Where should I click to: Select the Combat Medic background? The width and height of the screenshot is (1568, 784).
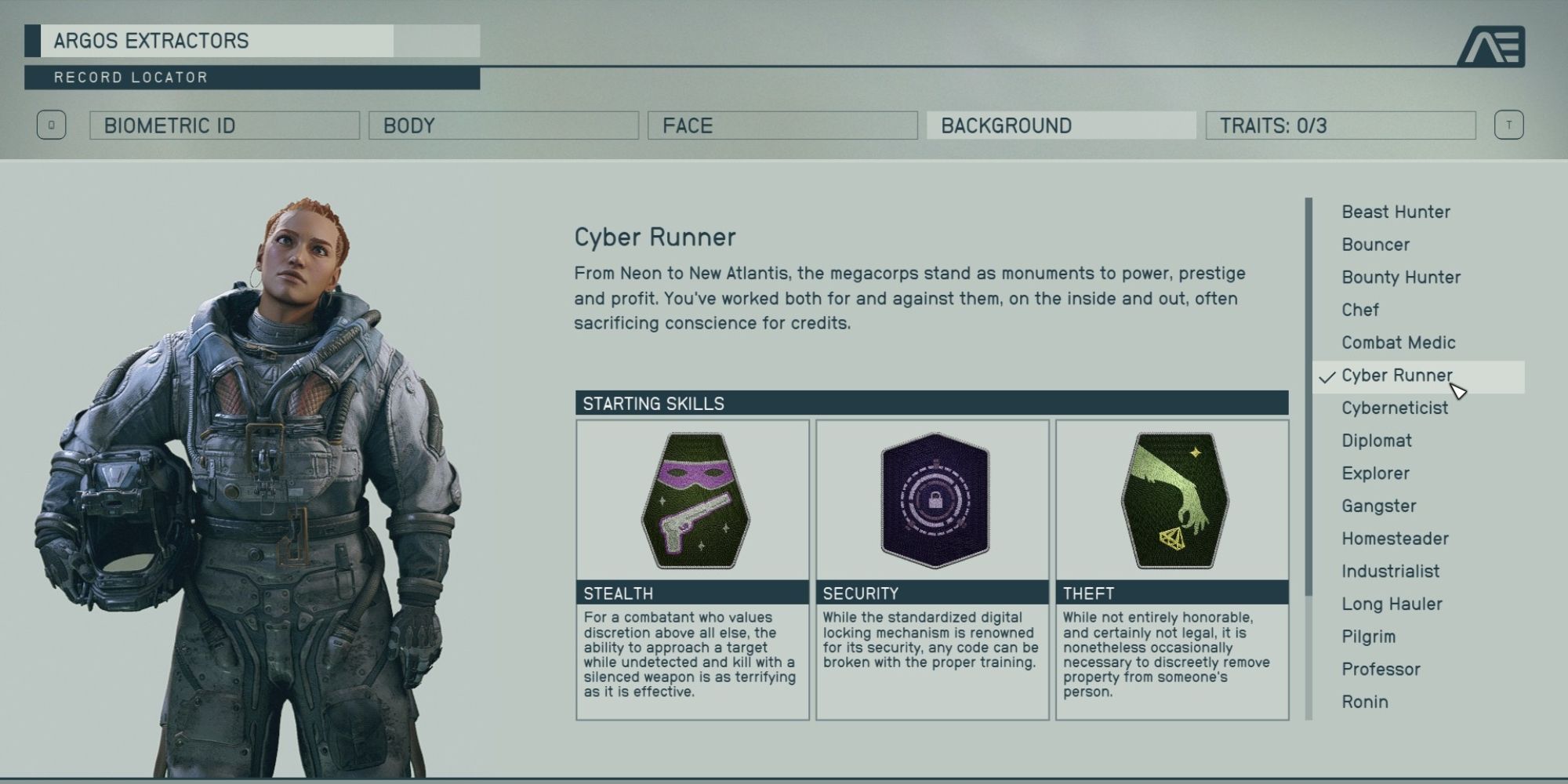1398,343
